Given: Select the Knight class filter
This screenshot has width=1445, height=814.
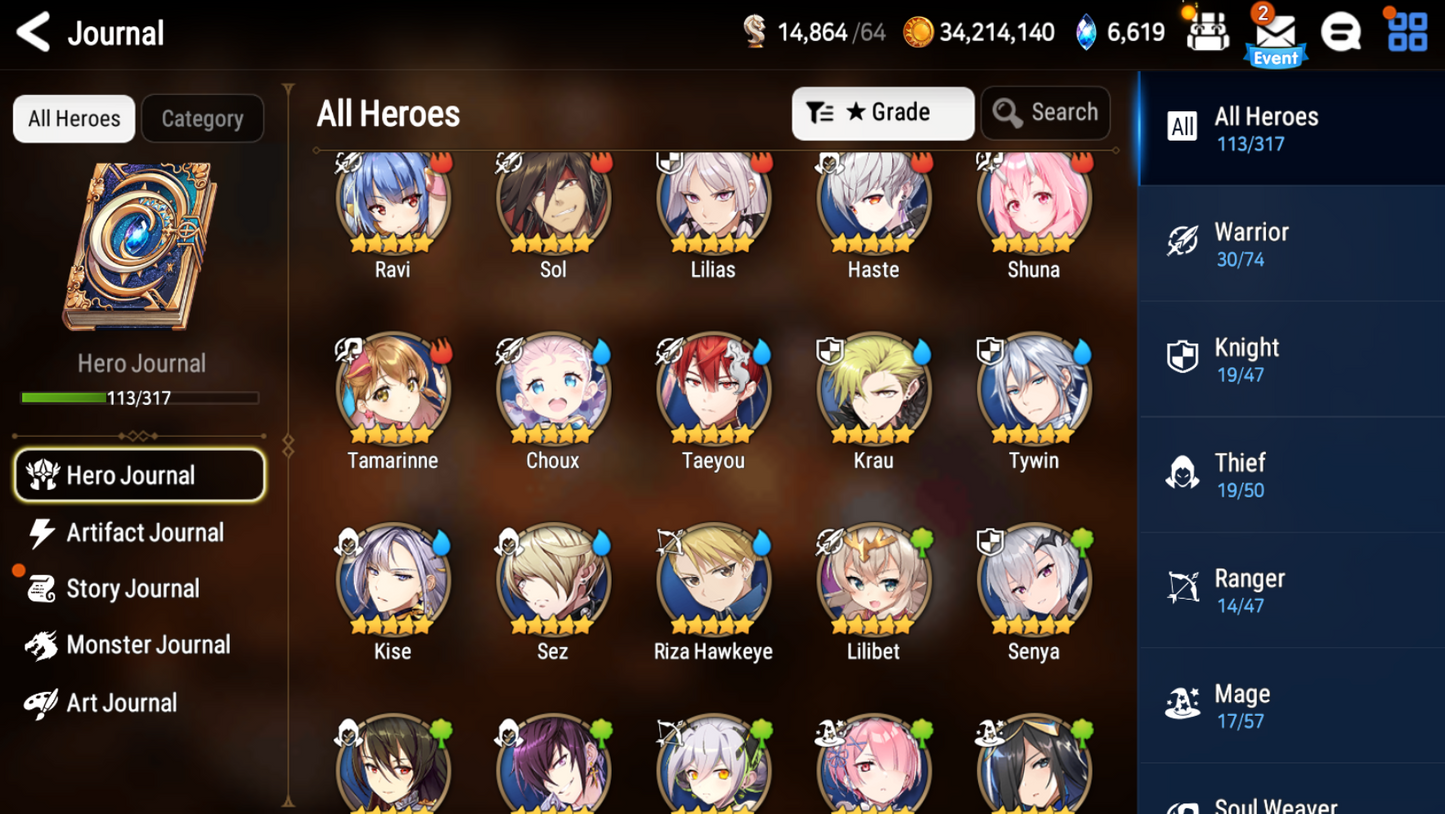Looking at the screenshot, I should [x=1290, y=358].
